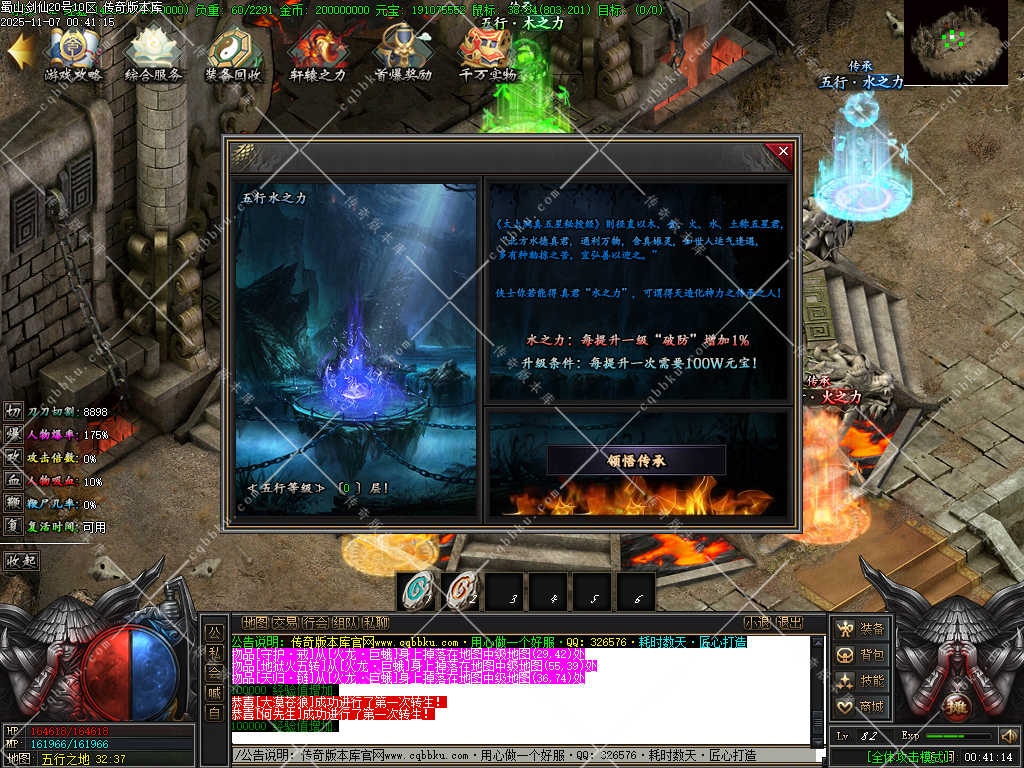Select the 地图 tab above the chat

pyautogui.click(x=255, y=622)
